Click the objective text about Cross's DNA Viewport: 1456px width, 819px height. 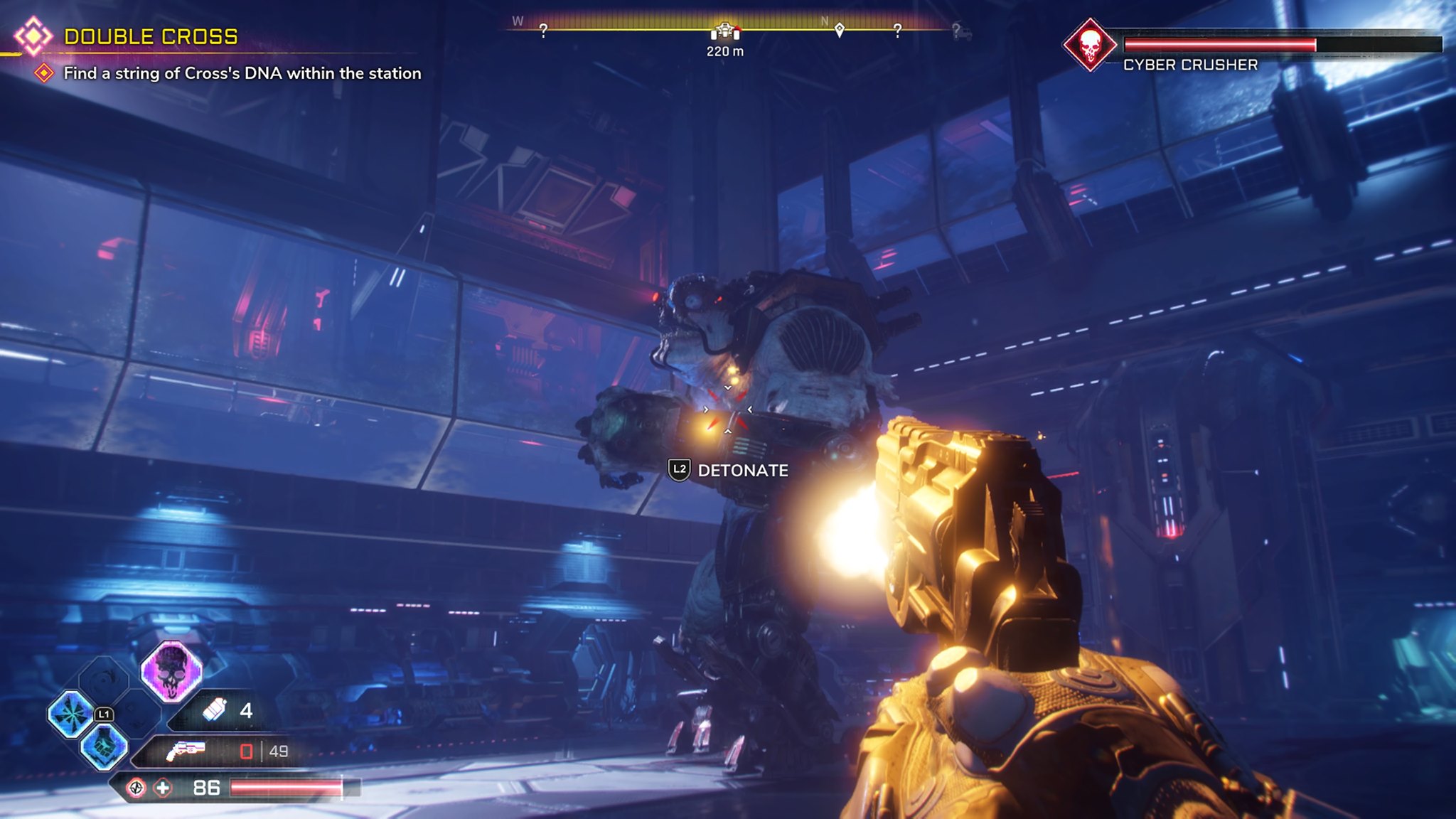(243, 72)
